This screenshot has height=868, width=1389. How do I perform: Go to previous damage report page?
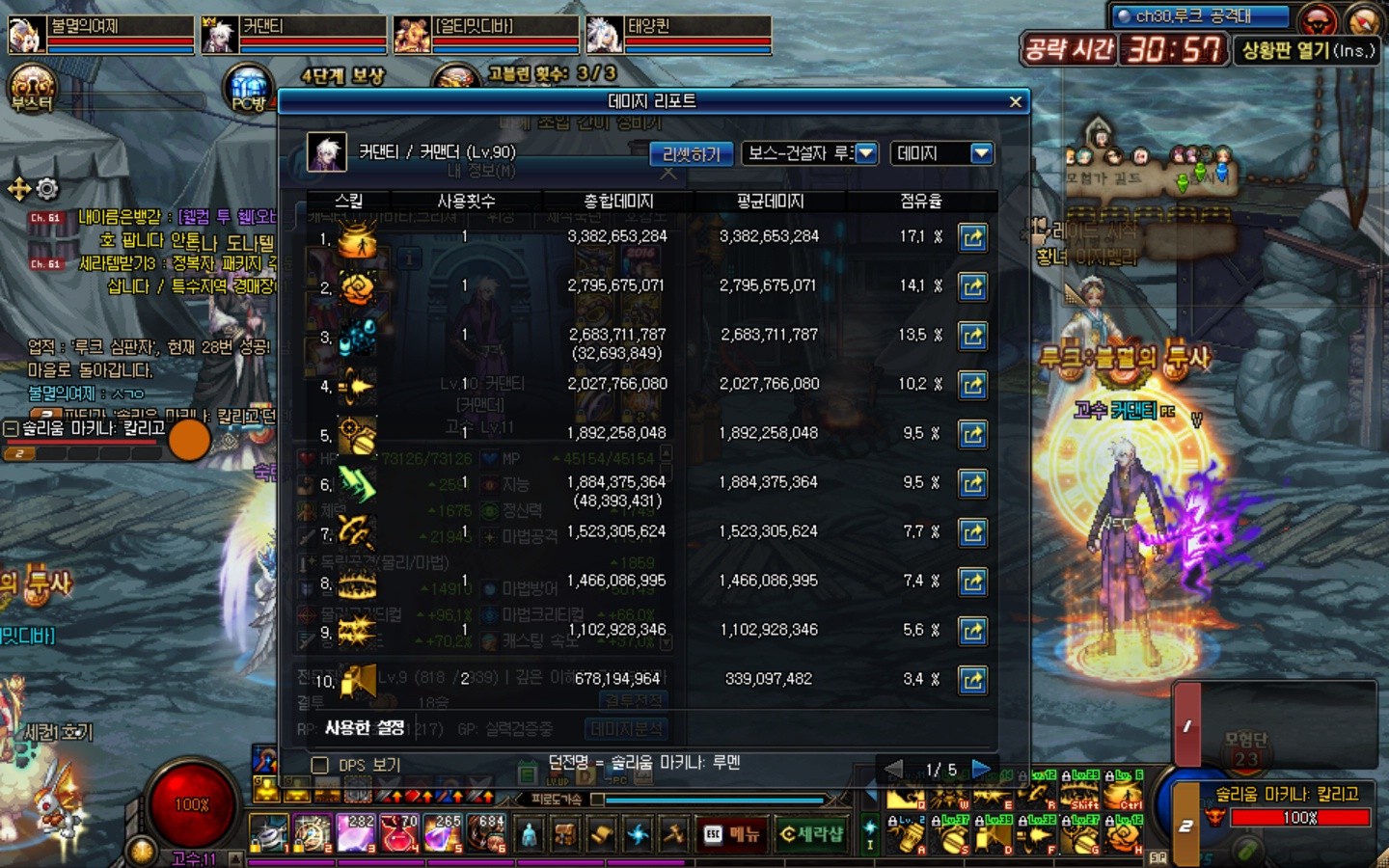894,769
